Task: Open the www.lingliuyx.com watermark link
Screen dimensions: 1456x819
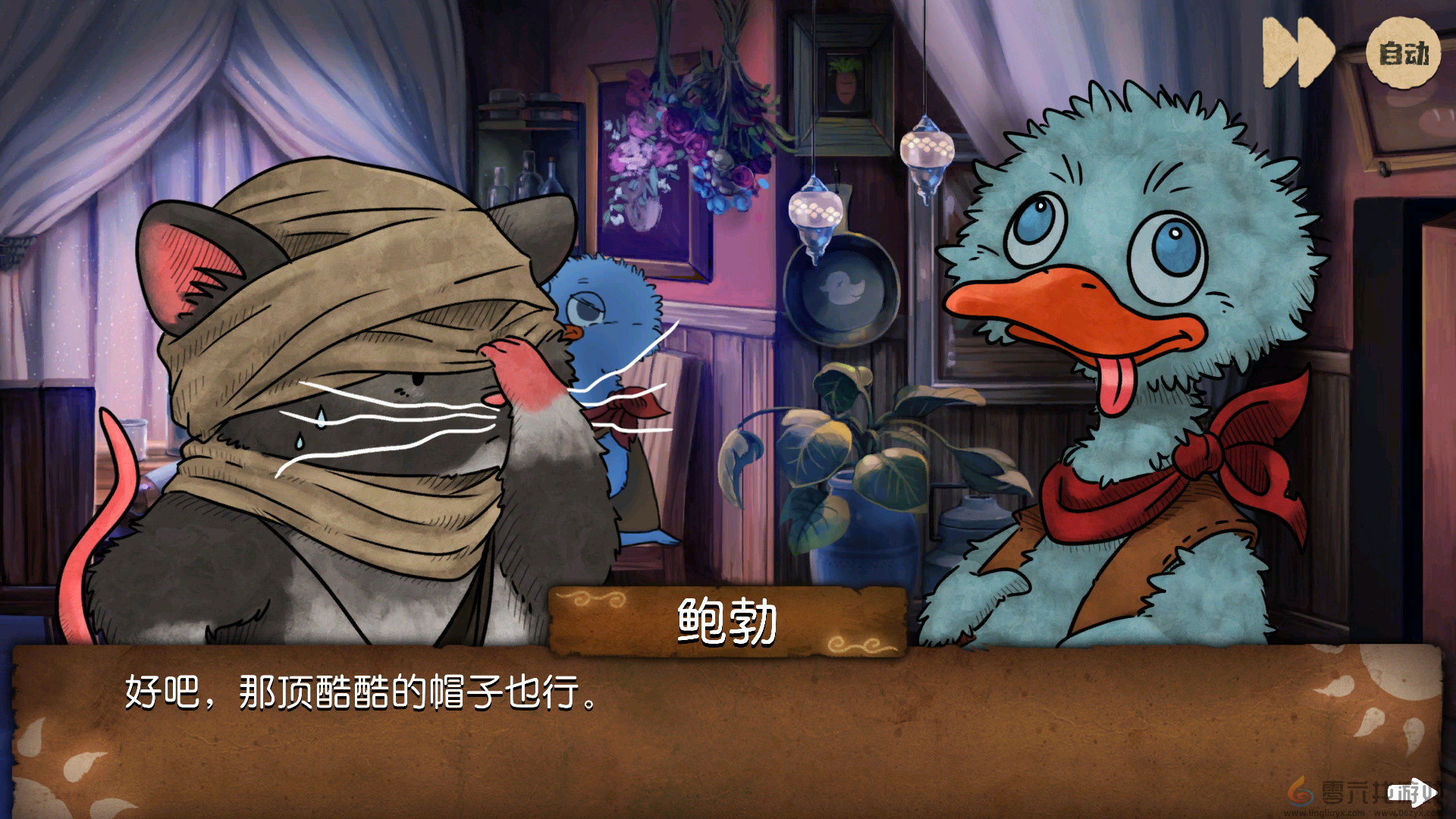Action: [1323, 813]
